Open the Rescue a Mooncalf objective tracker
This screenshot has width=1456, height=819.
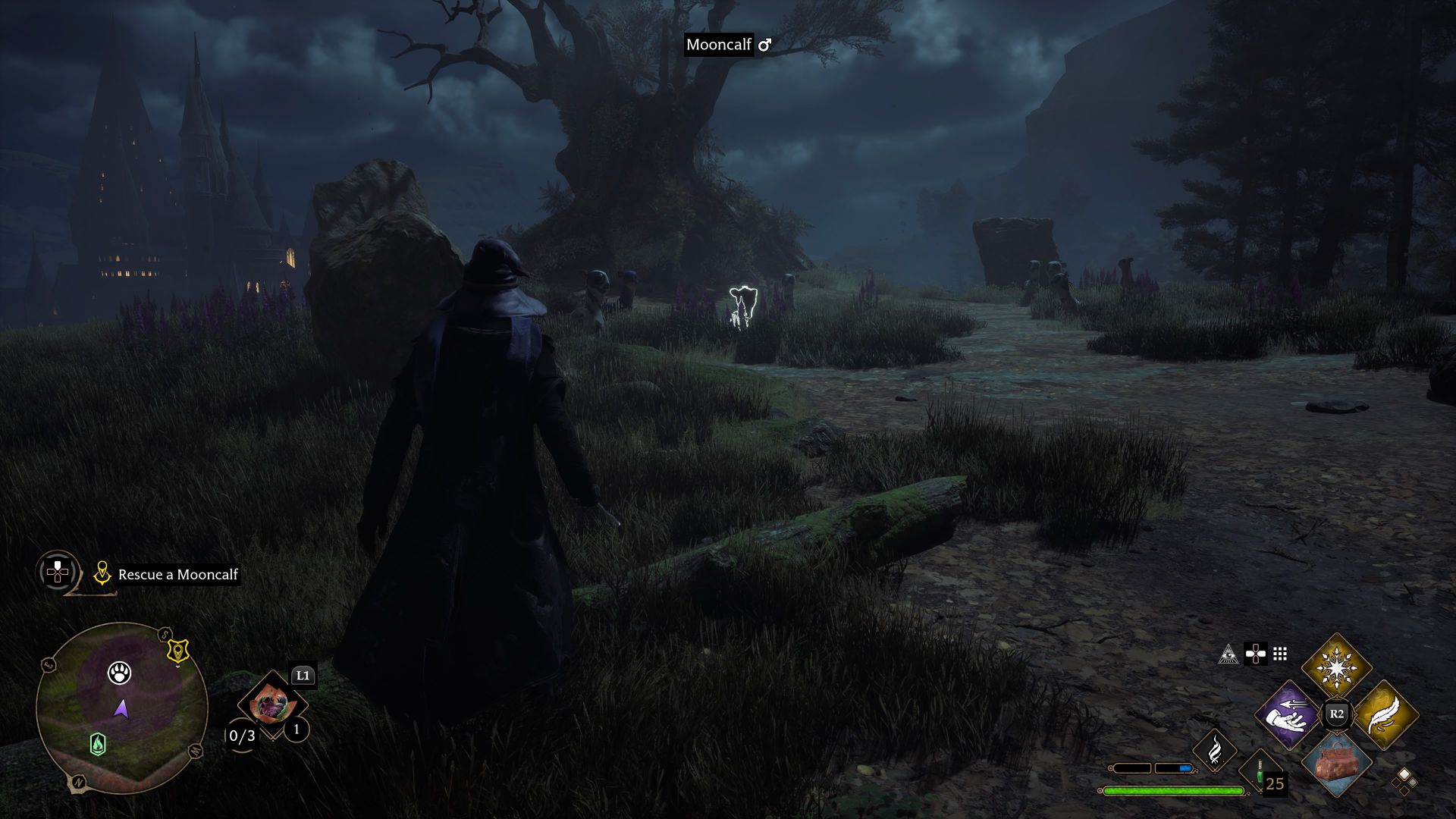[177, 575]
